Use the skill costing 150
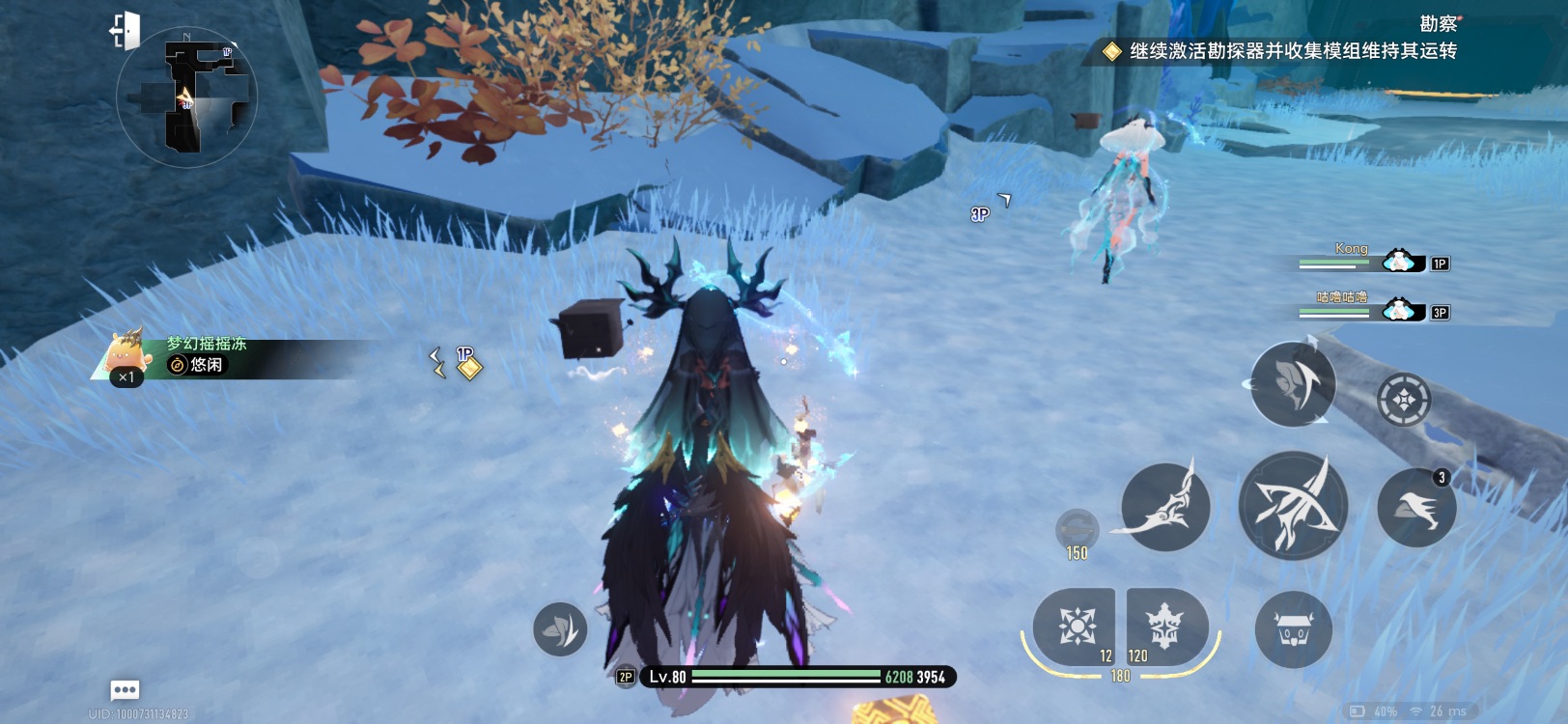 tap(1077, 530)
